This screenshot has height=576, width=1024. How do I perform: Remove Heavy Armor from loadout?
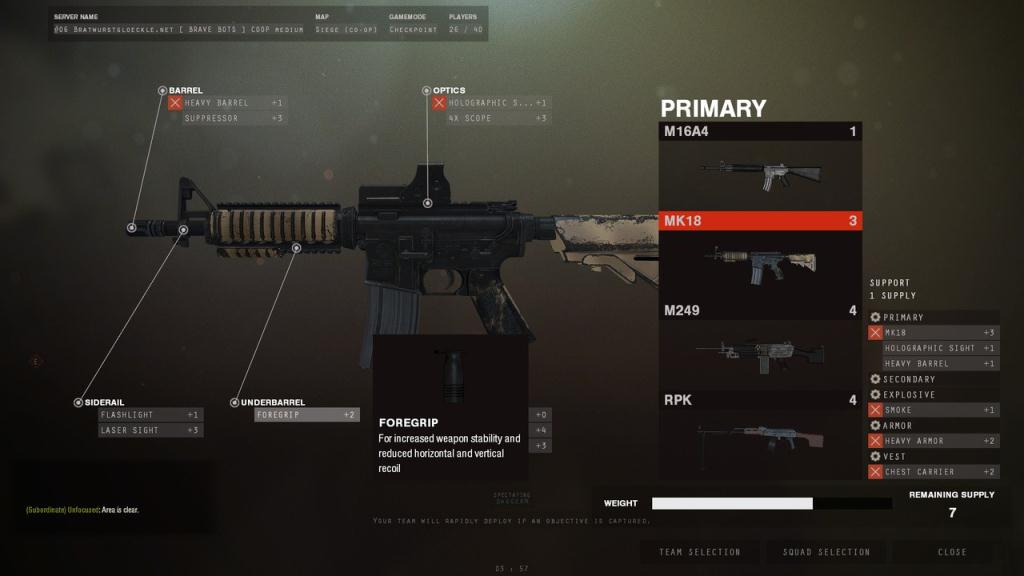tap(876, 441)
